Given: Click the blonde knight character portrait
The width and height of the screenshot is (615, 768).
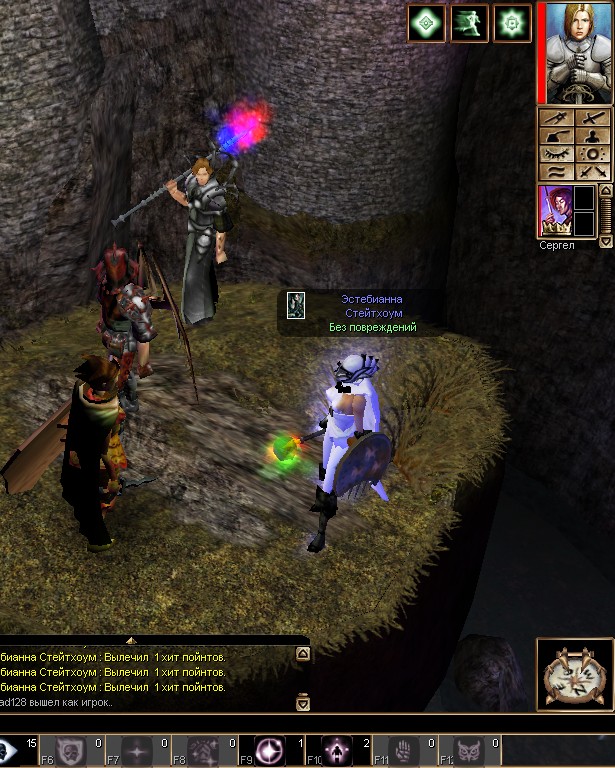Looking at the screenshot, I should click(x=578, y=52).
